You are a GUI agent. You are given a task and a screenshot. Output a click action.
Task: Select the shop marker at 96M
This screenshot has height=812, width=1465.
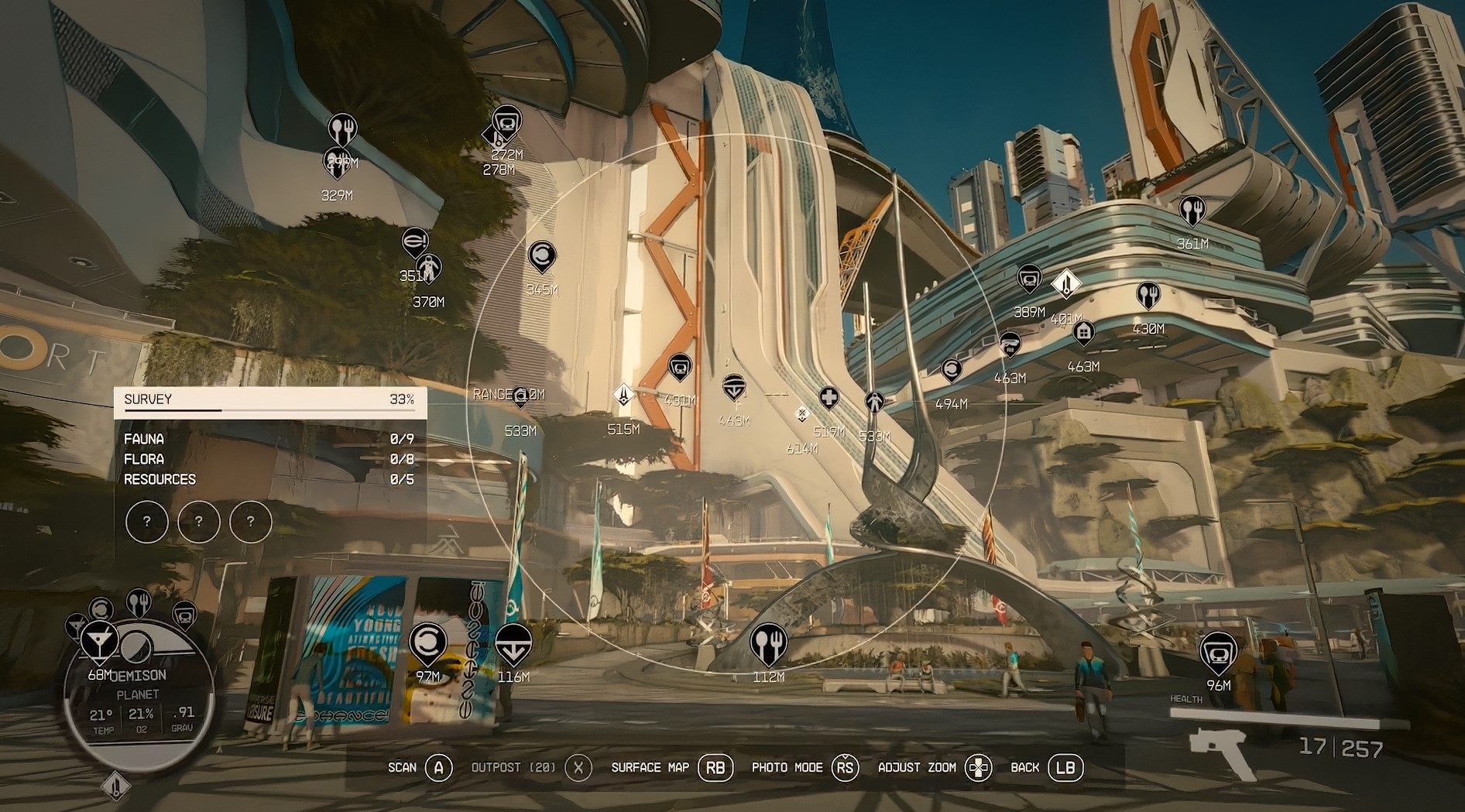(1218, 653)
